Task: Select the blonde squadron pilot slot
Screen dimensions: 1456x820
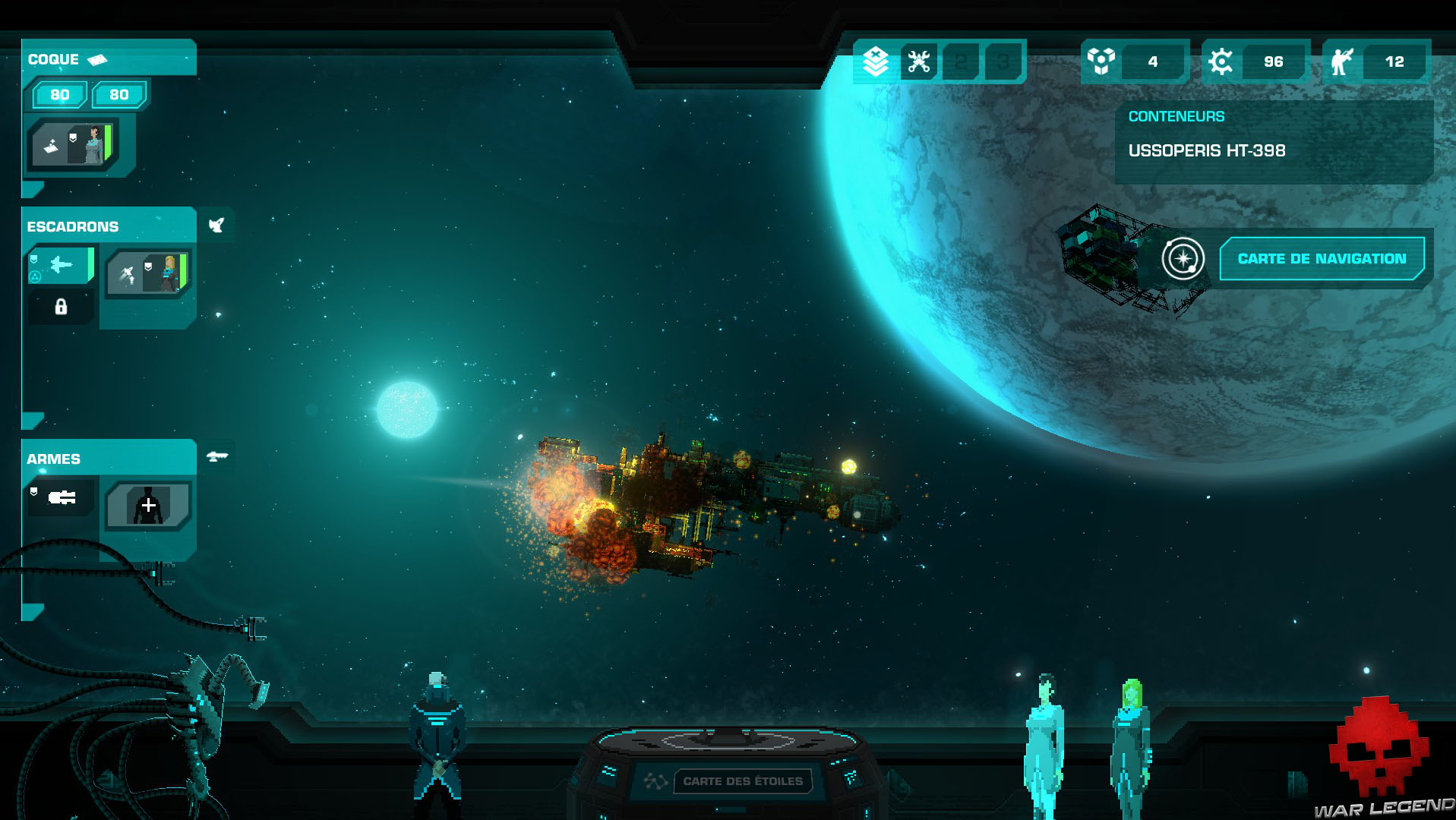Action: coord(148,273)
